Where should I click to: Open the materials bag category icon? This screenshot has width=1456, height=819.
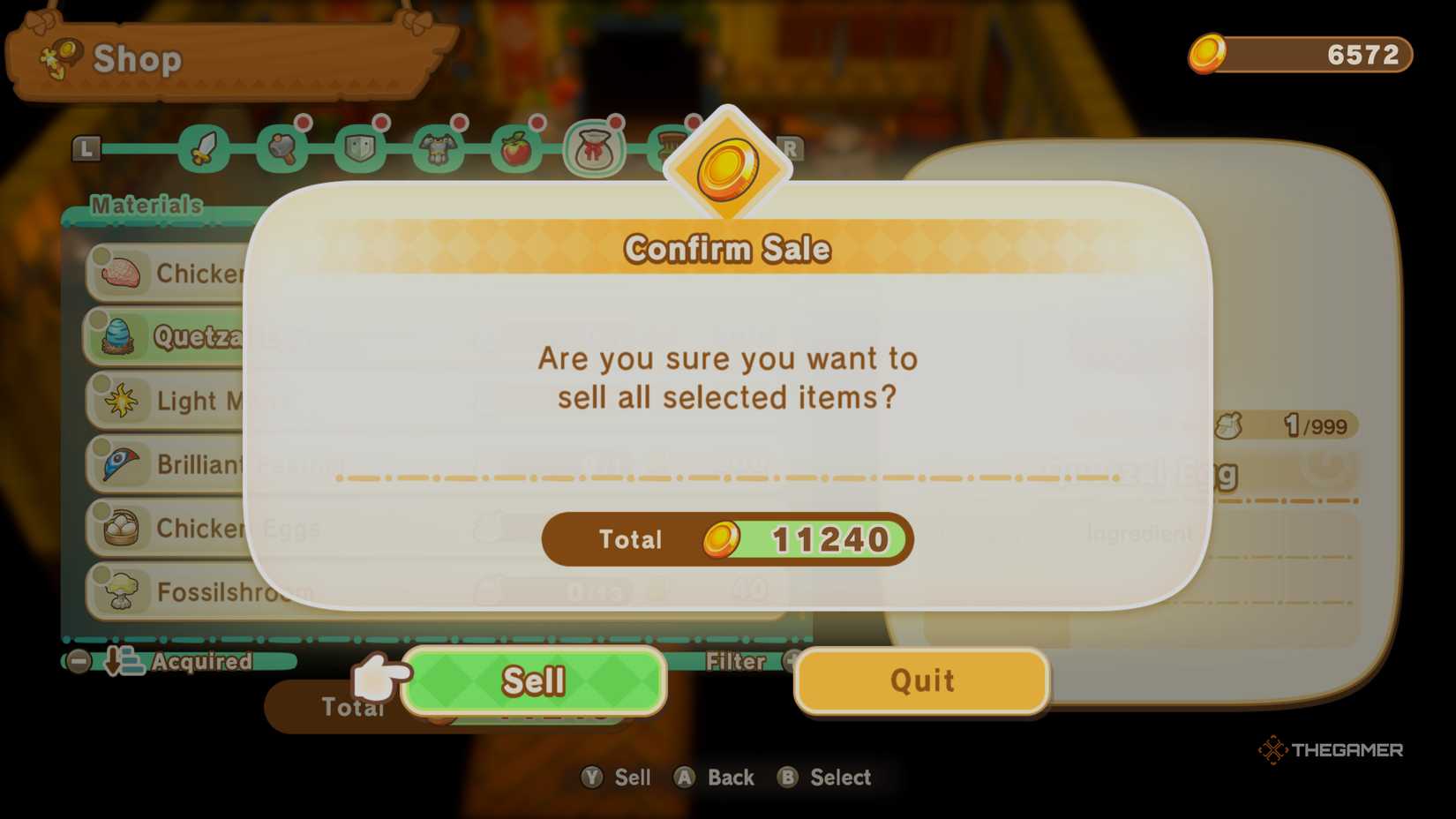click(x=596, y=148)
